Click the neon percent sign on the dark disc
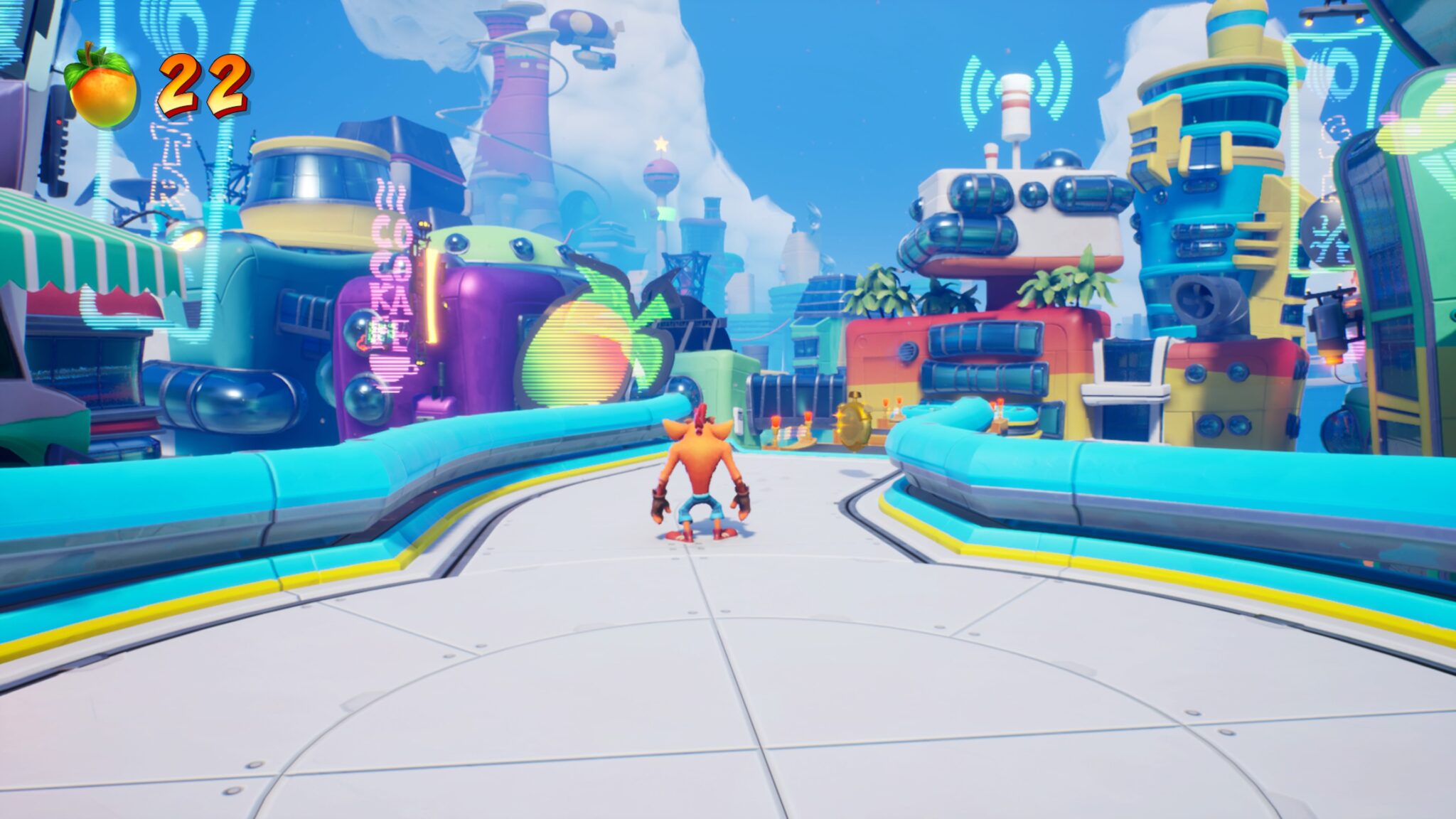Image resolution: width=1456 pixels, height=819 pixels. pyautogui.click(x=1324, y=239)
